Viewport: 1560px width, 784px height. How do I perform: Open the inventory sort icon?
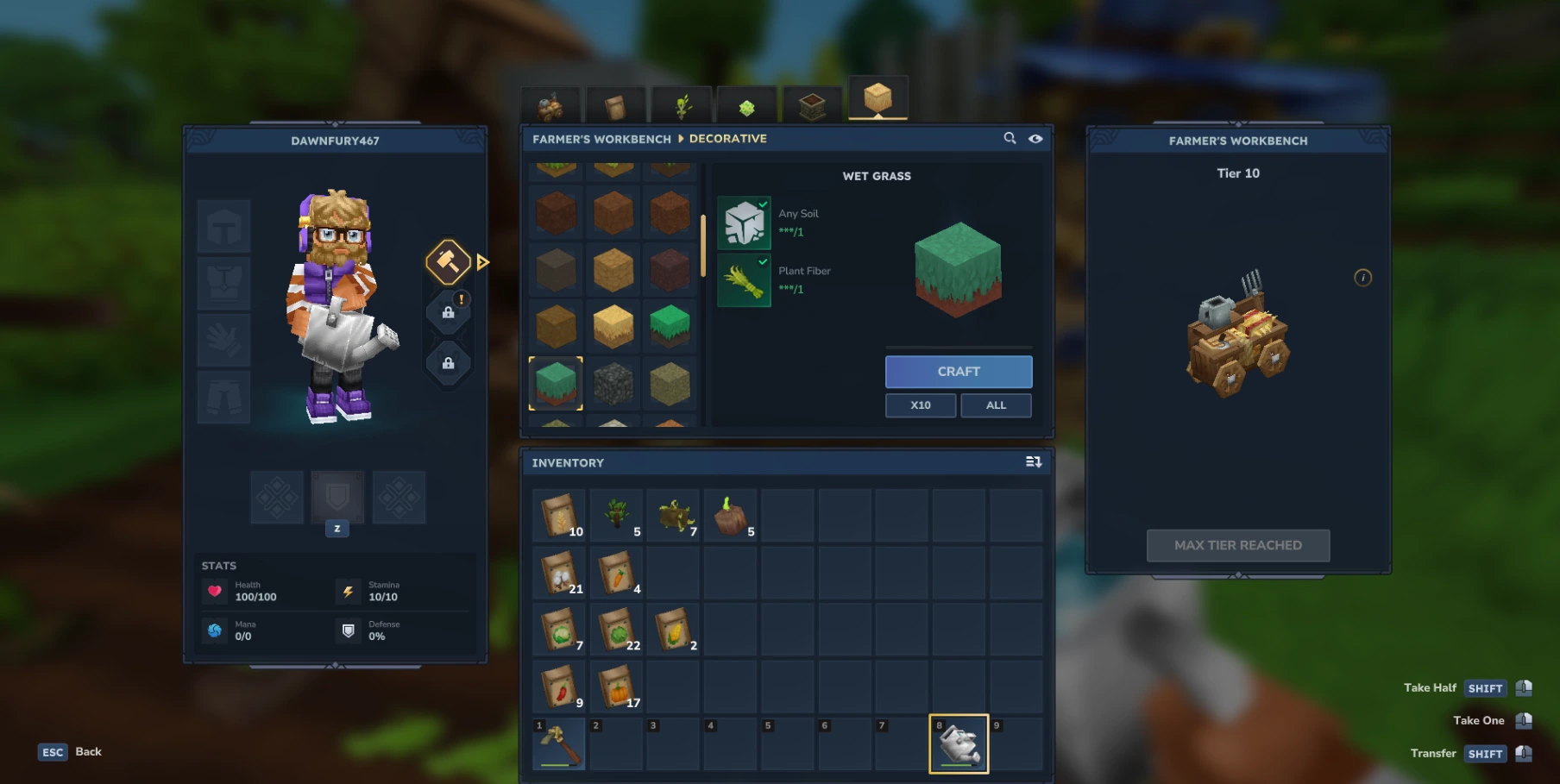(1032, 462)
